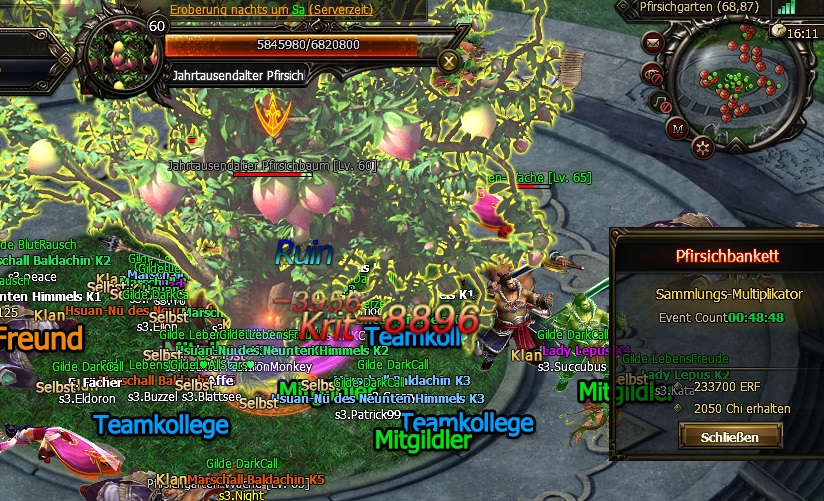Close the Pfirsichbankett panel with Schließen
The height and width of the screenshot is (501, 824).
coord(730,436)
